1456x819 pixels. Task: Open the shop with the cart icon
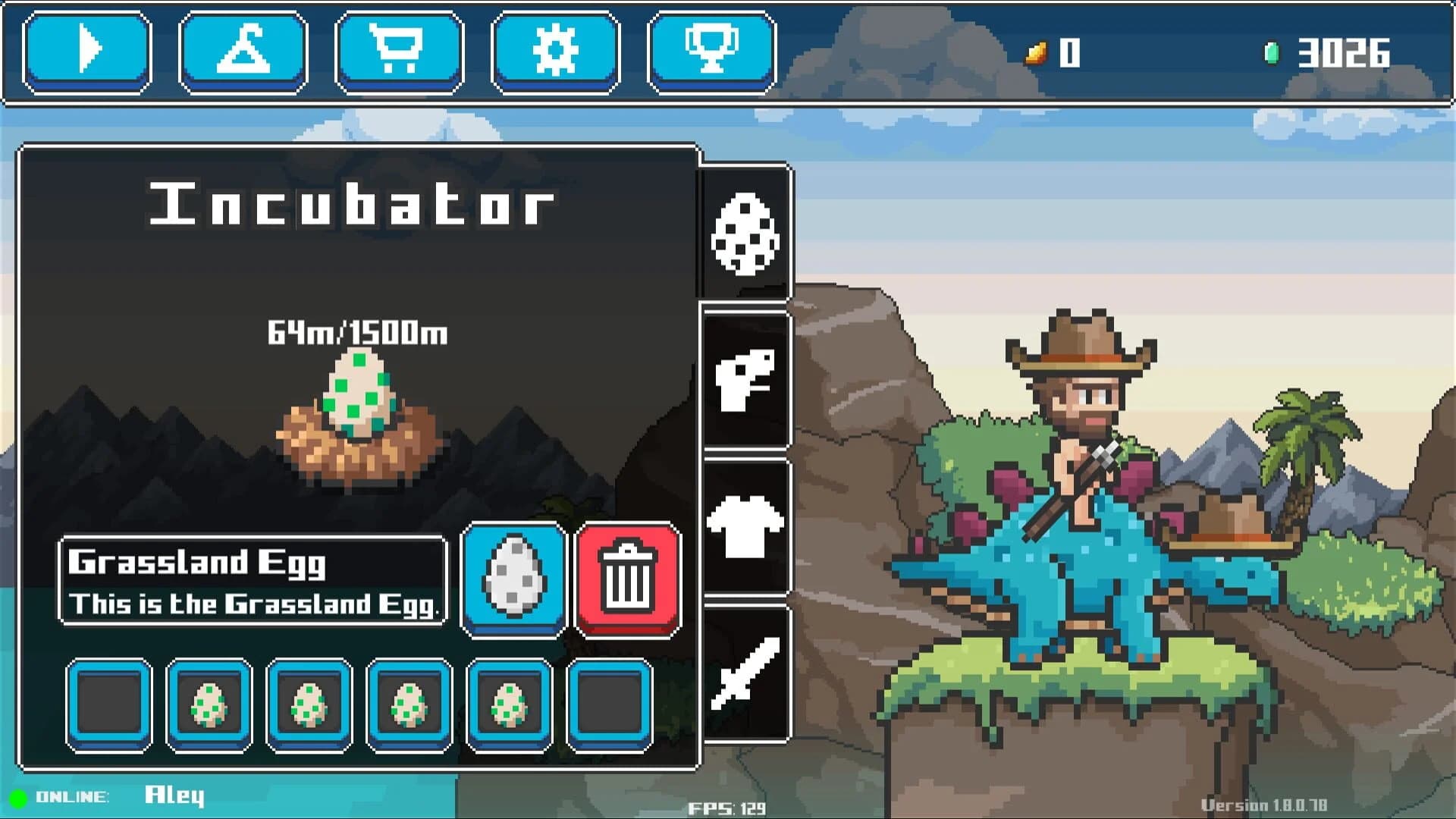coord(397,51)
